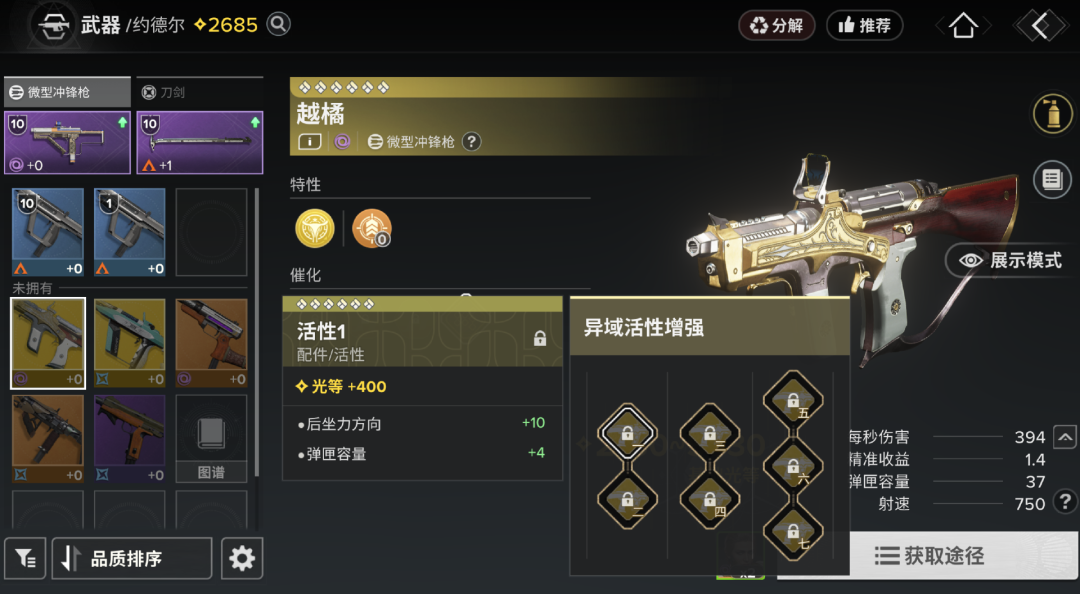Select the gold circular trait icon

[315, 229]
